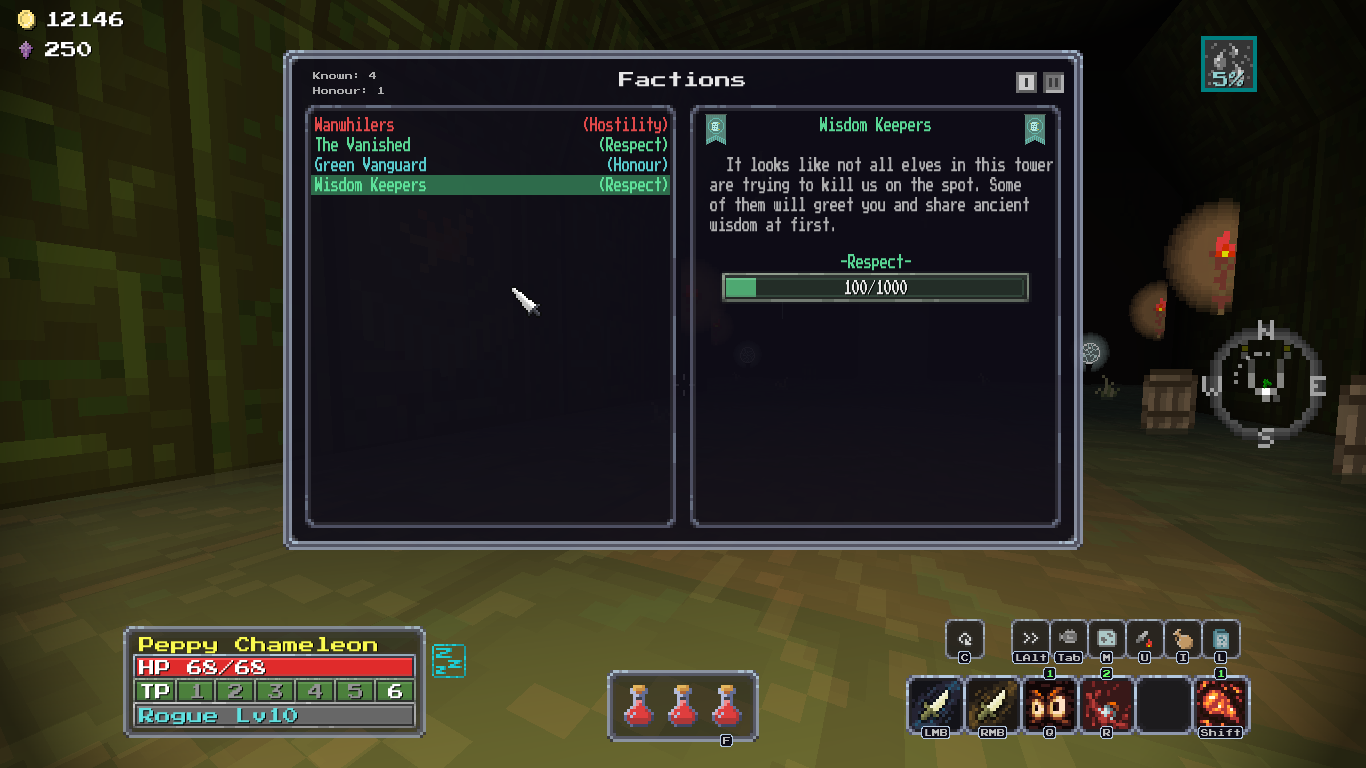Activate the glowing eyes ability

pos(1050,705)
